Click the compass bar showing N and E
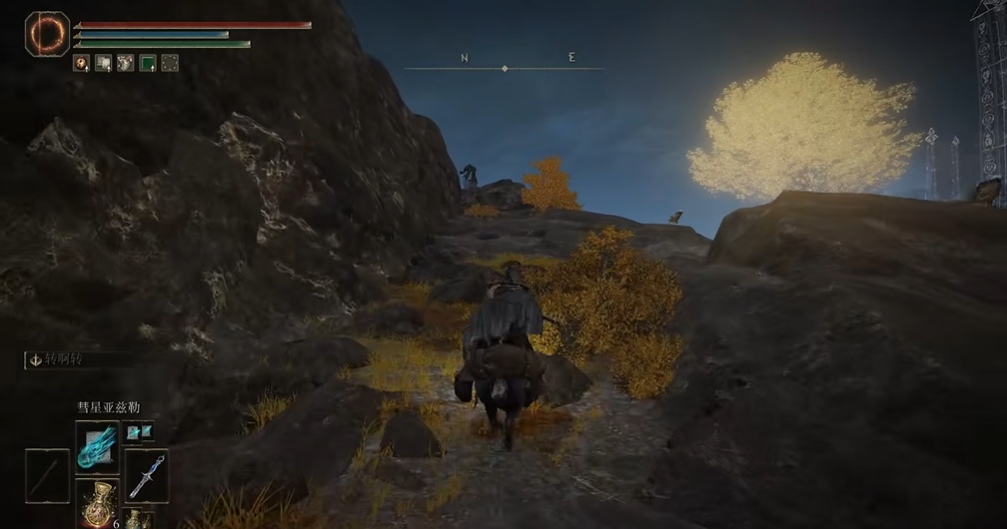This screenshot has height=529, width=1007. tap(504, 68)
